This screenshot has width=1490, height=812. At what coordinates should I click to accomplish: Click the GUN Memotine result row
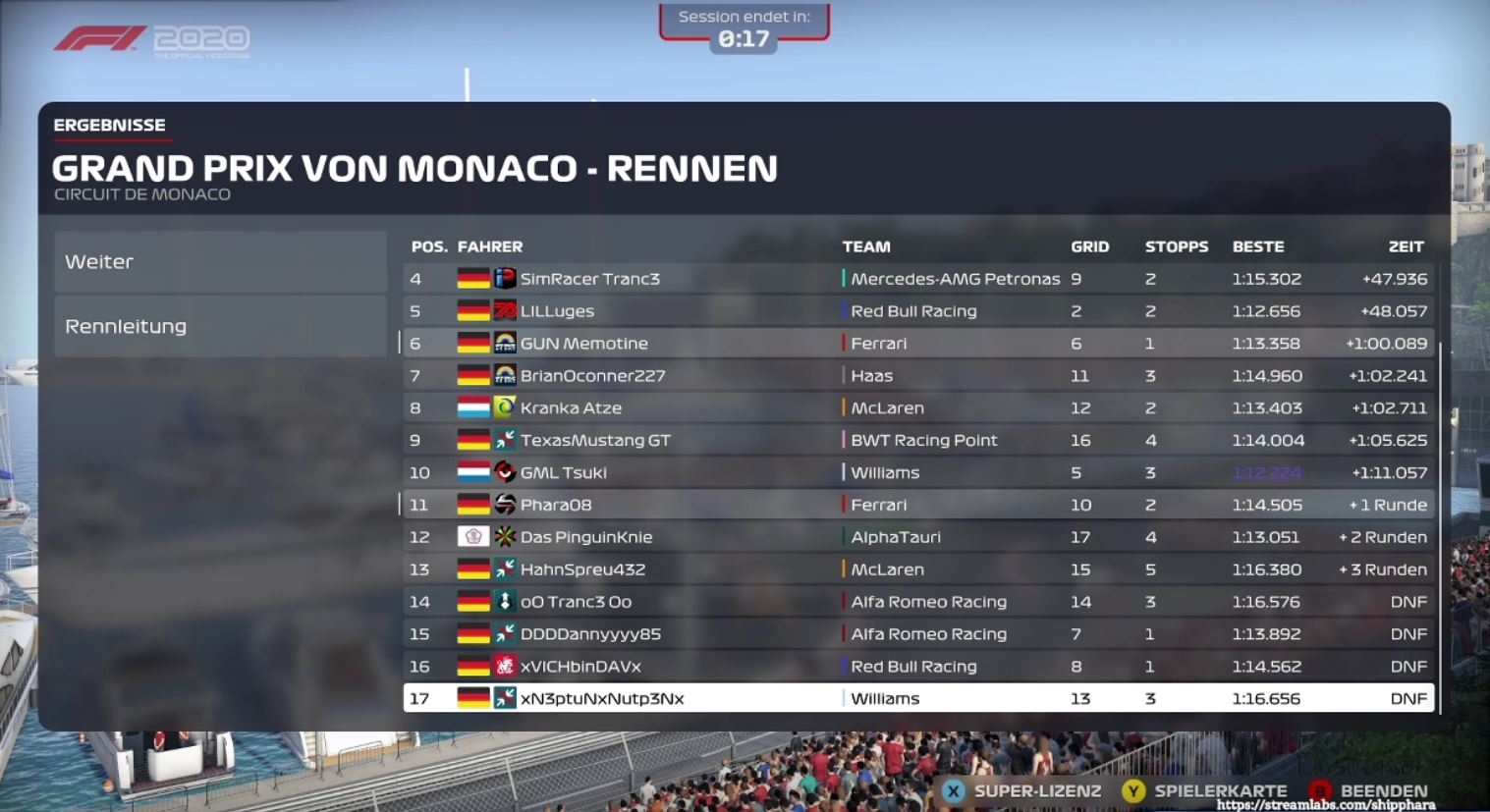pos(917,344)
